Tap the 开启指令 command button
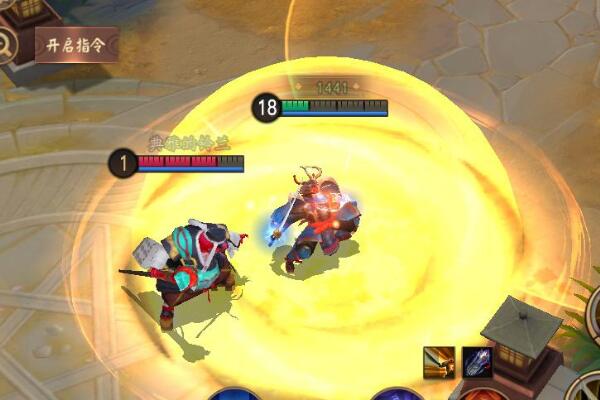The image size is (600, 400). [x=76, y=44]
